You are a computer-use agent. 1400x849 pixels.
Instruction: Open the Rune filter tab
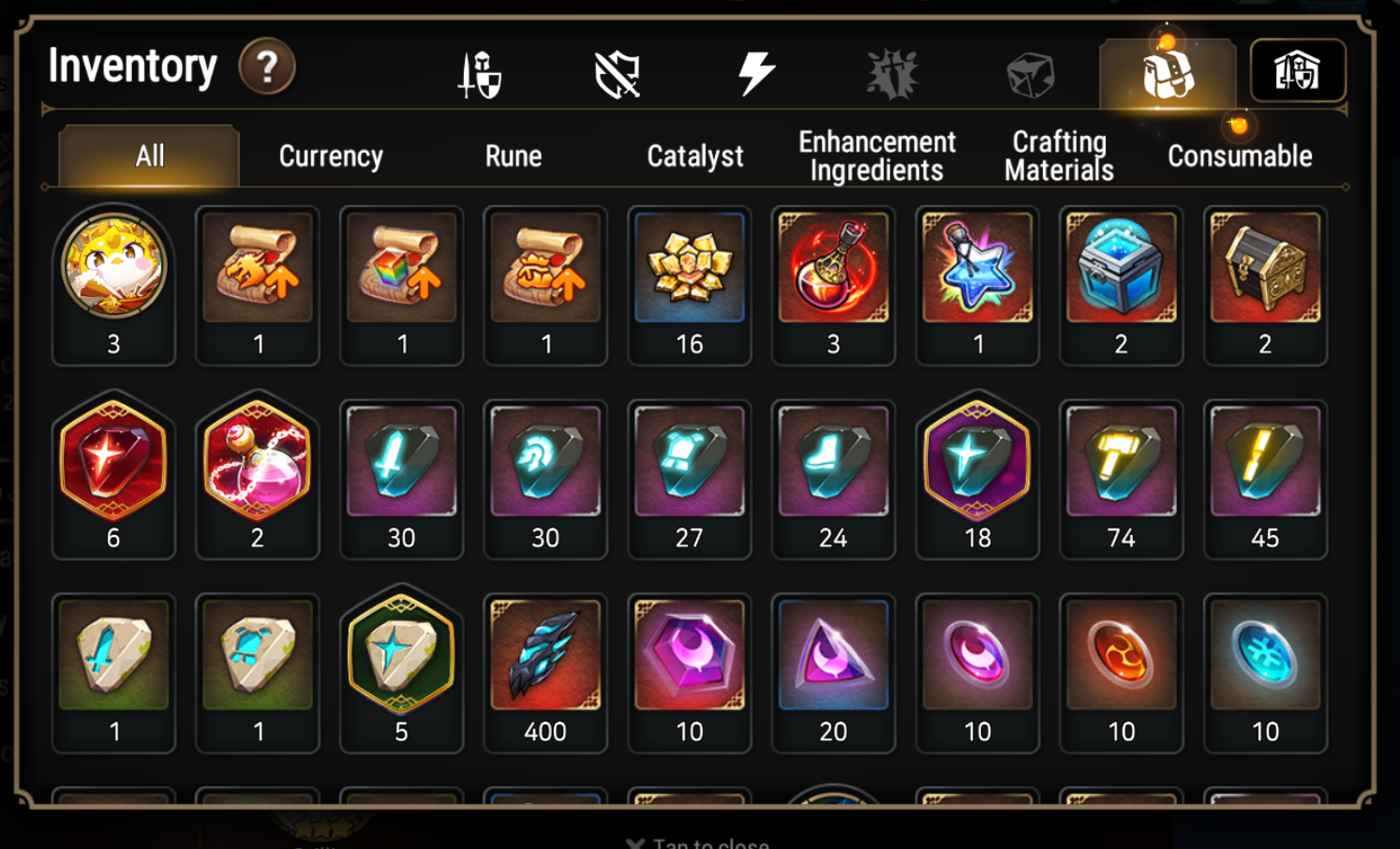pos(513,156)
